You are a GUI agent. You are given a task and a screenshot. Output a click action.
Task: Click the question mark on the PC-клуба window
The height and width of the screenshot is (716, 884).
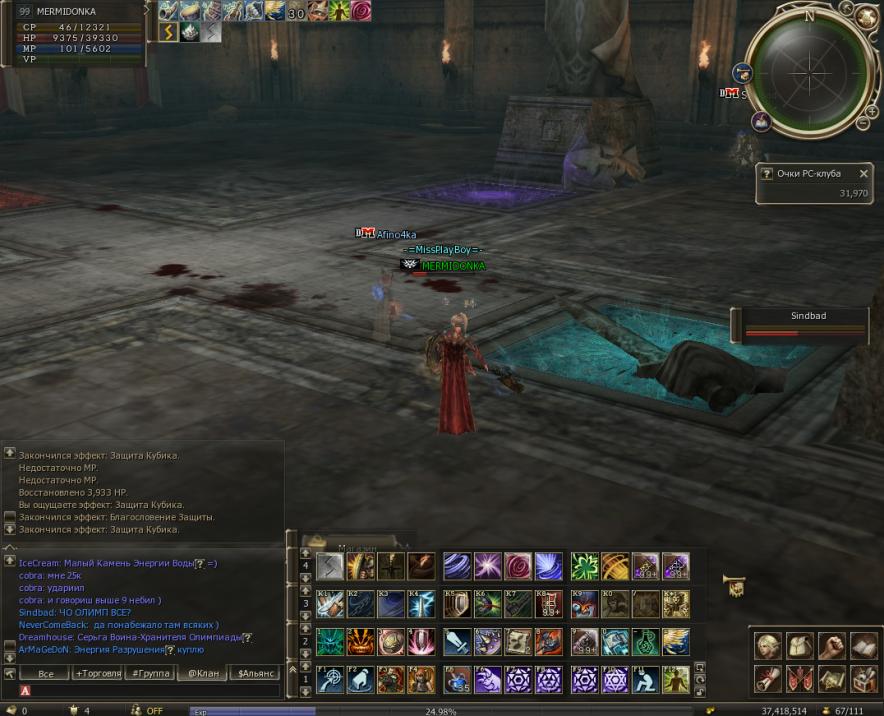coord(766,174)
